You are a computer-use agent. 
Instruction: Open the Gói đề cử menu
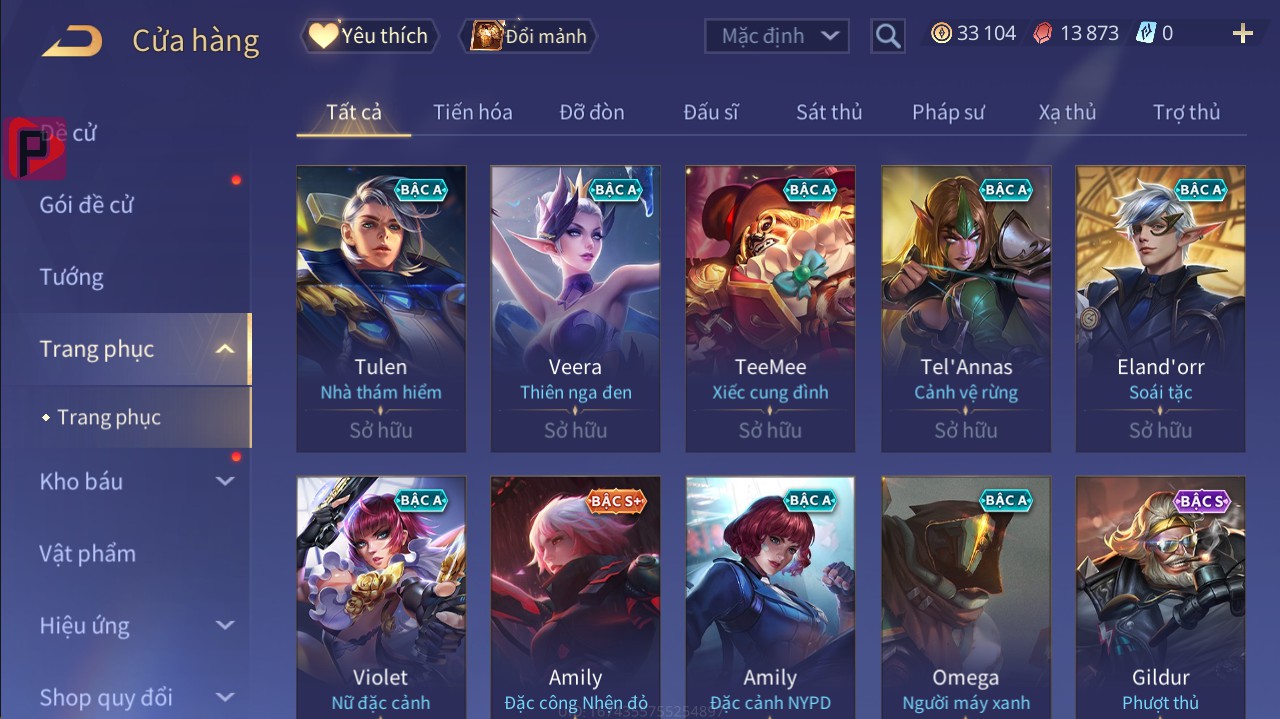pos(87,205)
